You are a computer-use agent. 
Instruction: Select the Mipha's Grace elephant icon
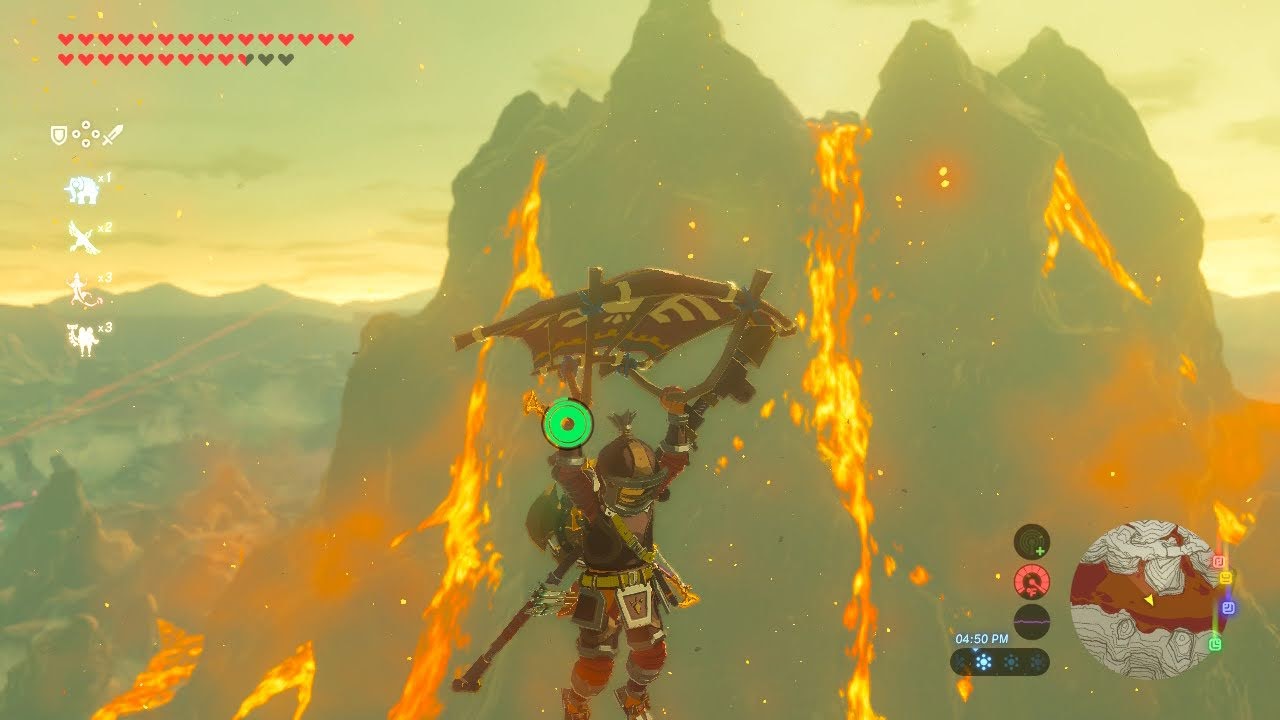click(x=82, y=189)
